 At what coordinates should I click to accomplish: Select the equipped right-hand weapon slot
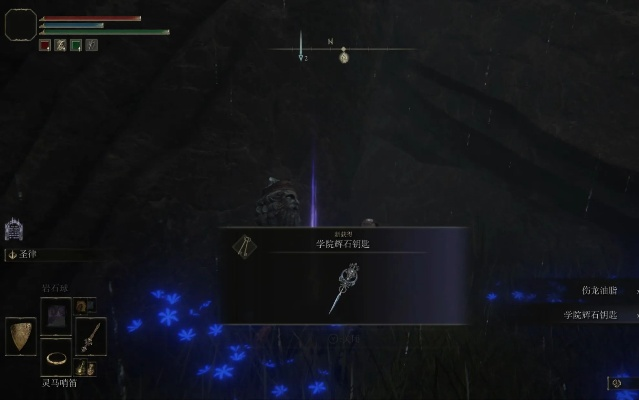tap(90, 336)
